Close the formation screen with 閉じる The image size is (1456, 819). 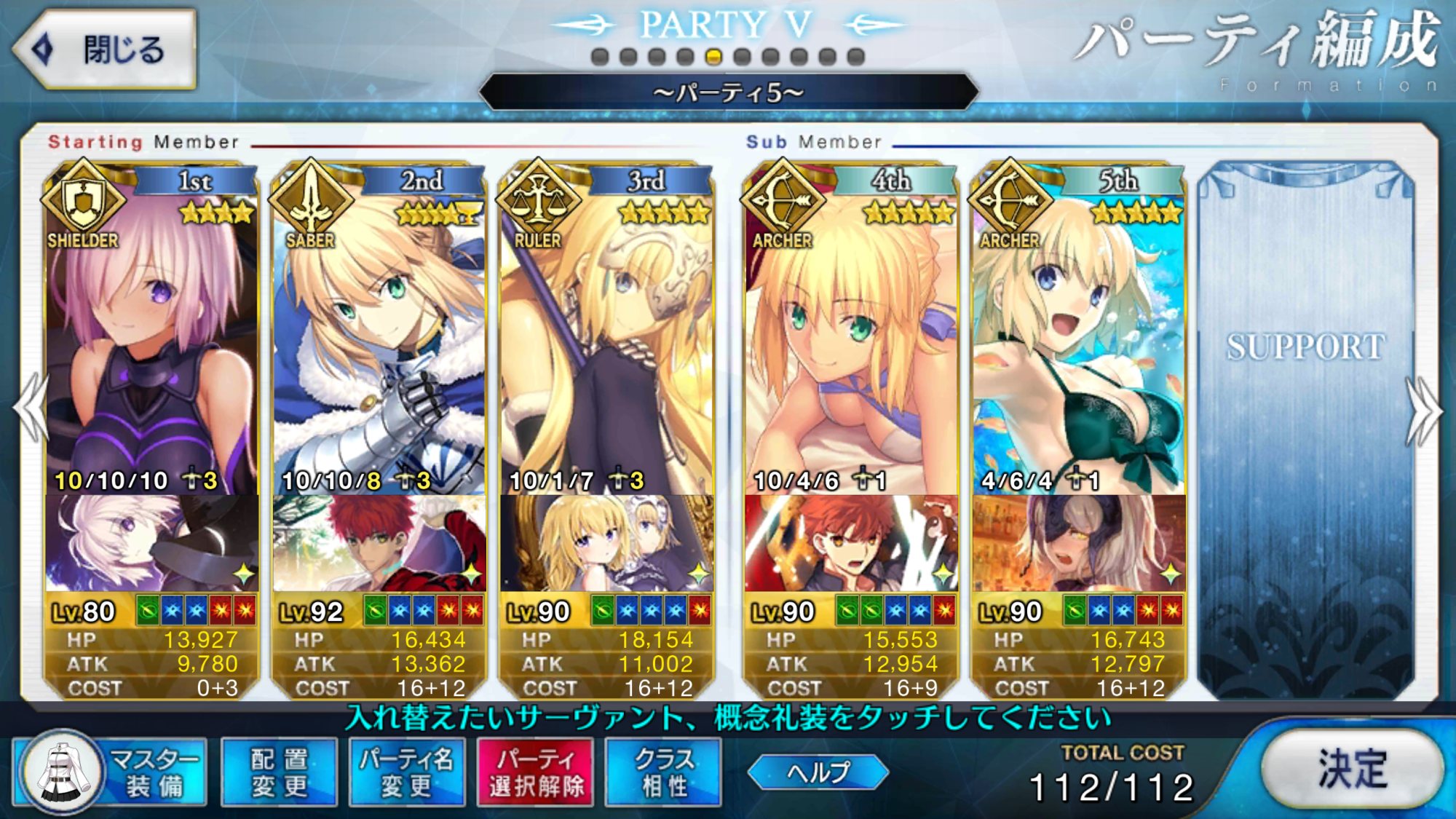pos(106,50)
